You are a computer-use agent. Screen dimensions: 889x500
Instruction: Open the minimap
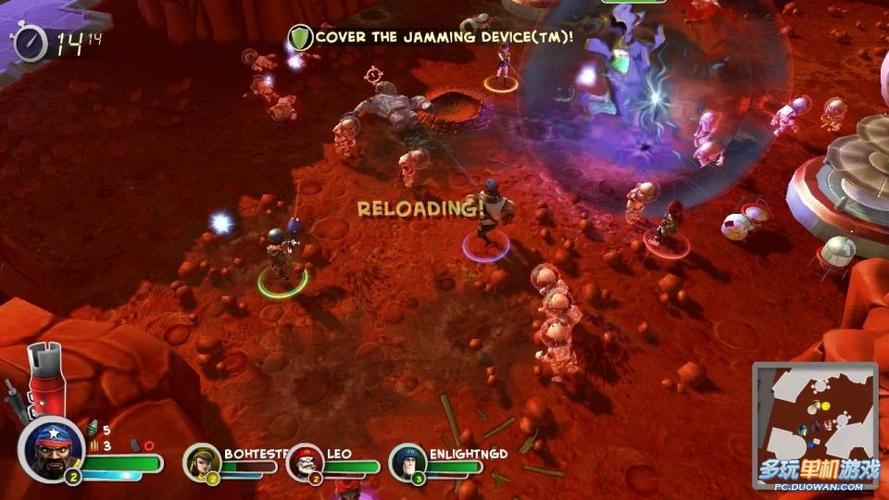tap(815, 410)
